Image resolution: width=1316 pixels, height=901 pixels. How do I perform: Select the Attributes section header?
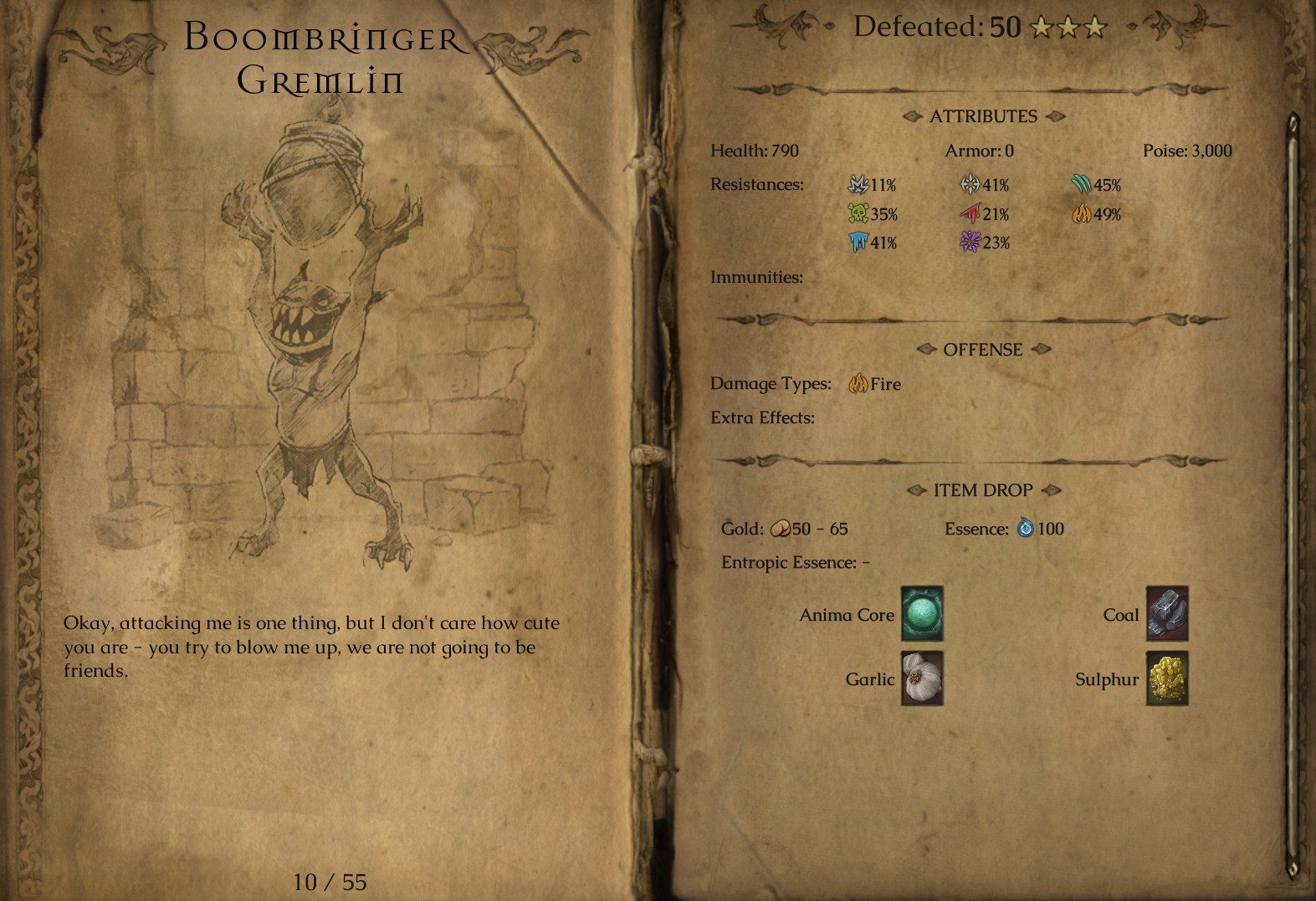tap(984, 116)
